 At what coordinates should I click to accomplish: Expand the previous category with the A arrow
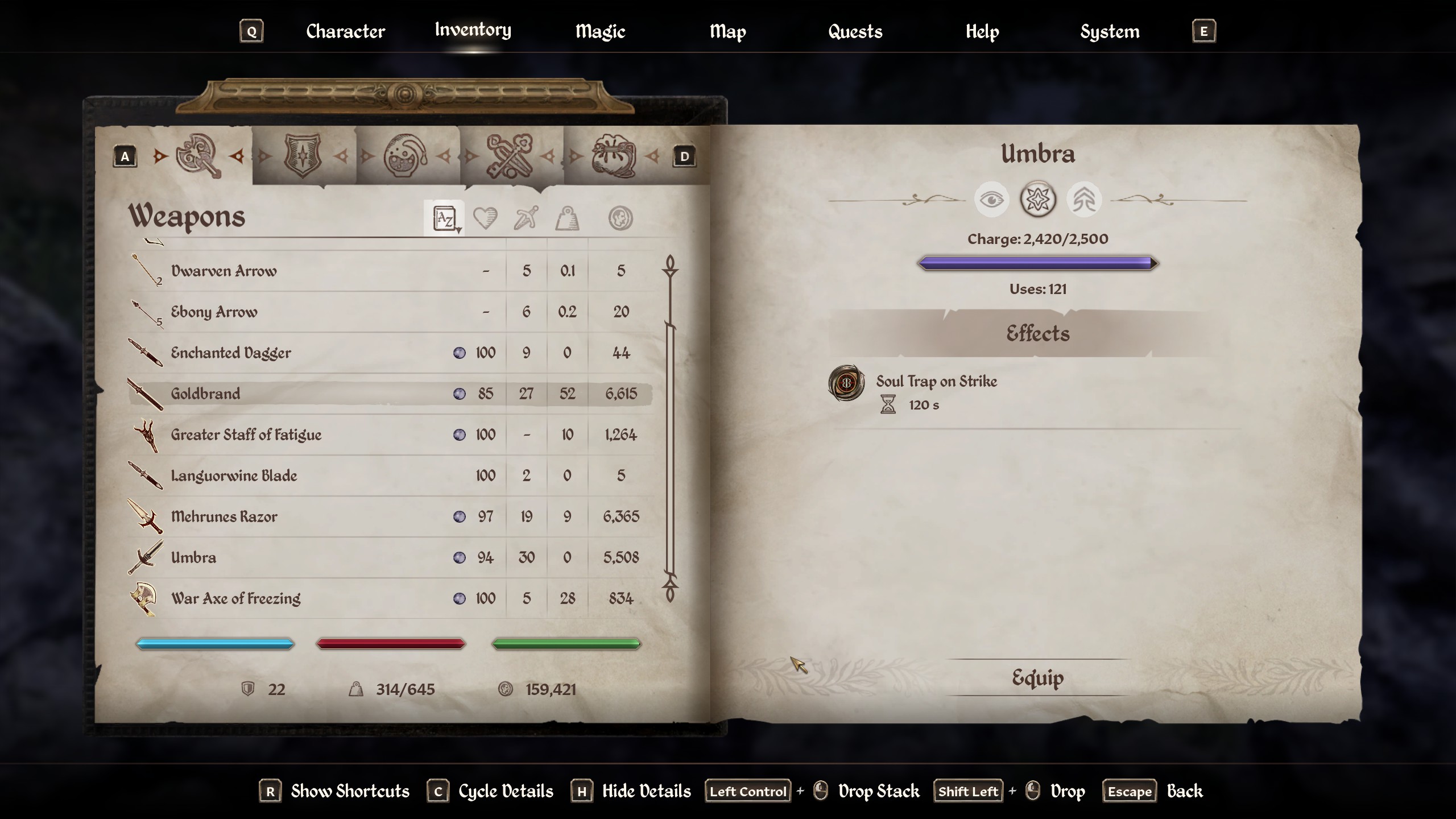click(x=124, y=156)
